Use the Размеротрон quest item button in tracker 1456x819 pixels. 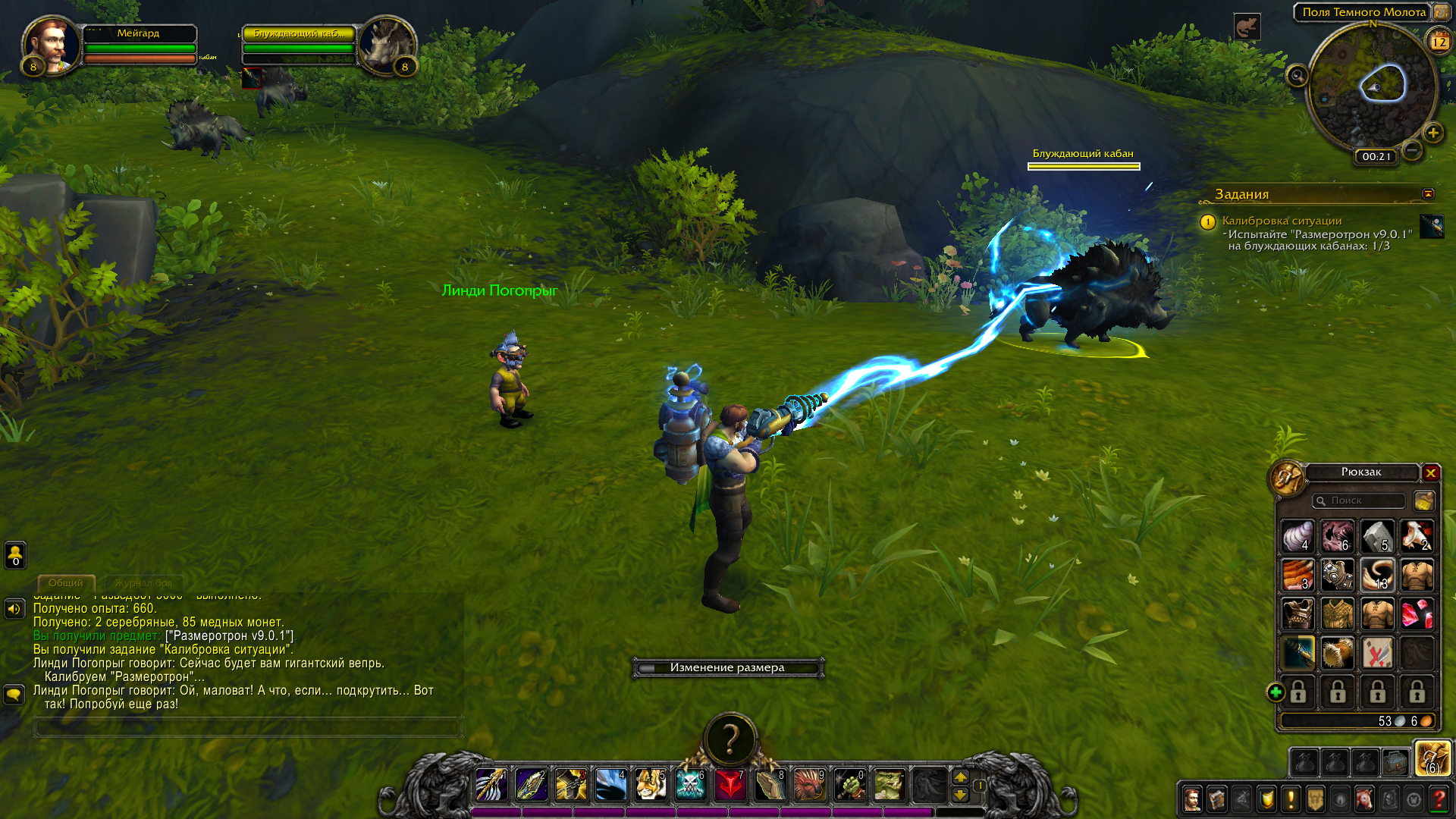coord(1432,226)
